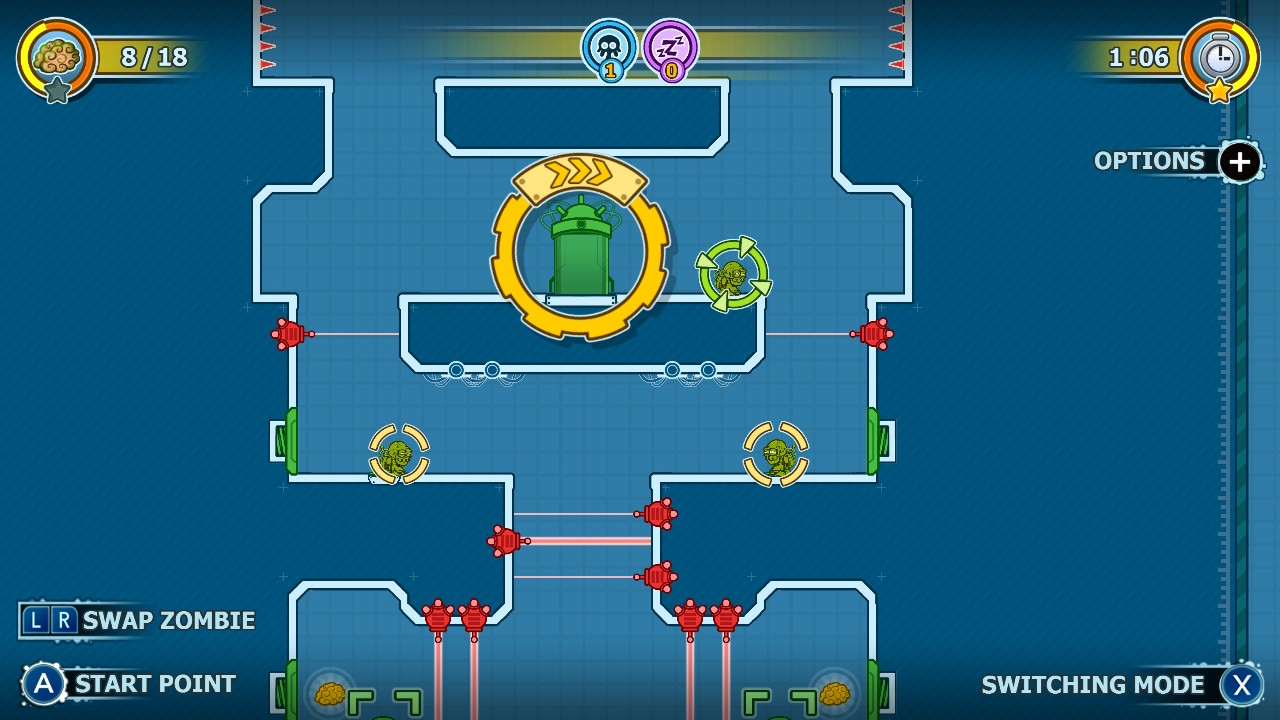The height and width of the screenshot is (720, 1280).
Task: Click the brain collectible in the bottom-left green chamber
Action: (330, 694)
